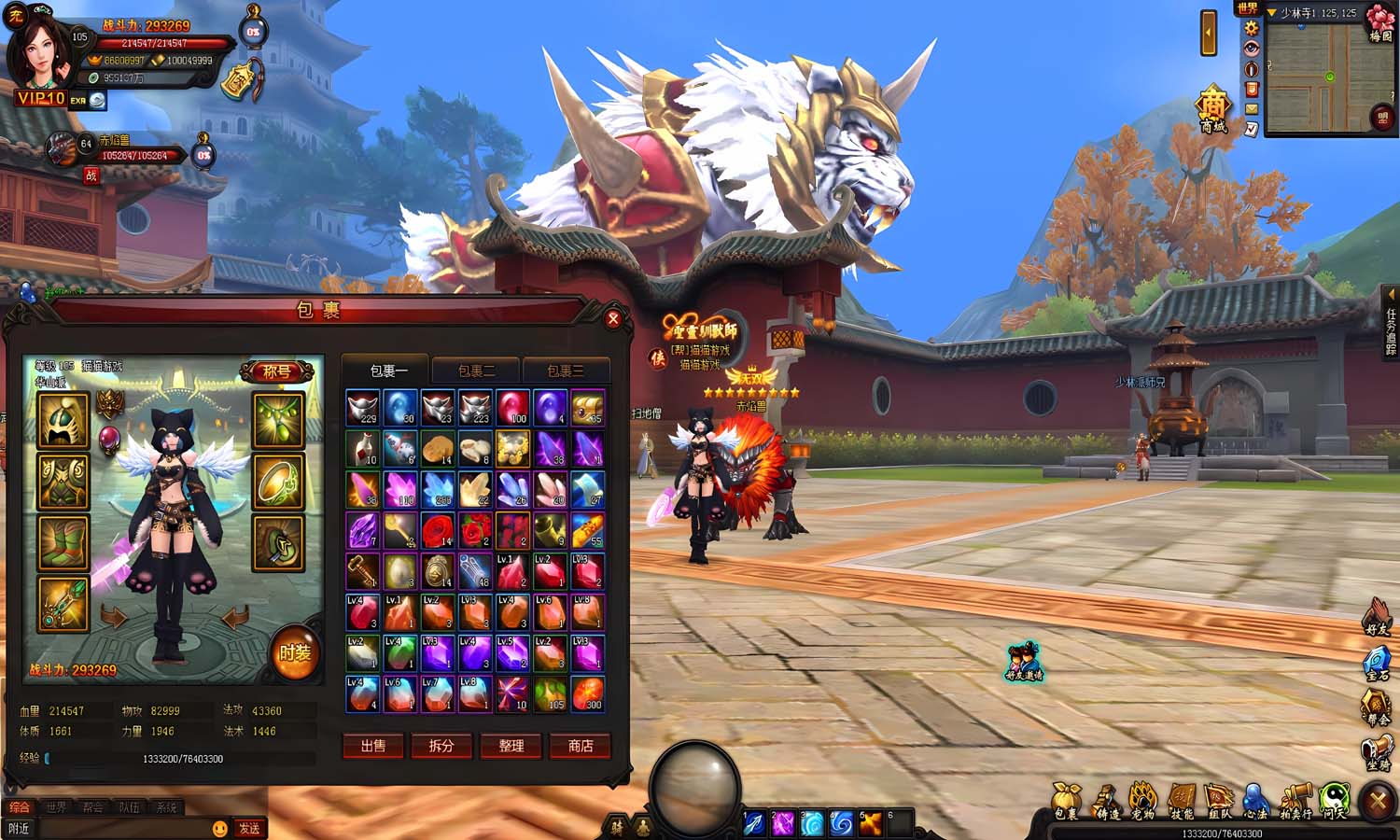Open the 商城 mall icon
The height and width of the screenshot is (840, 1400).
1212,111
